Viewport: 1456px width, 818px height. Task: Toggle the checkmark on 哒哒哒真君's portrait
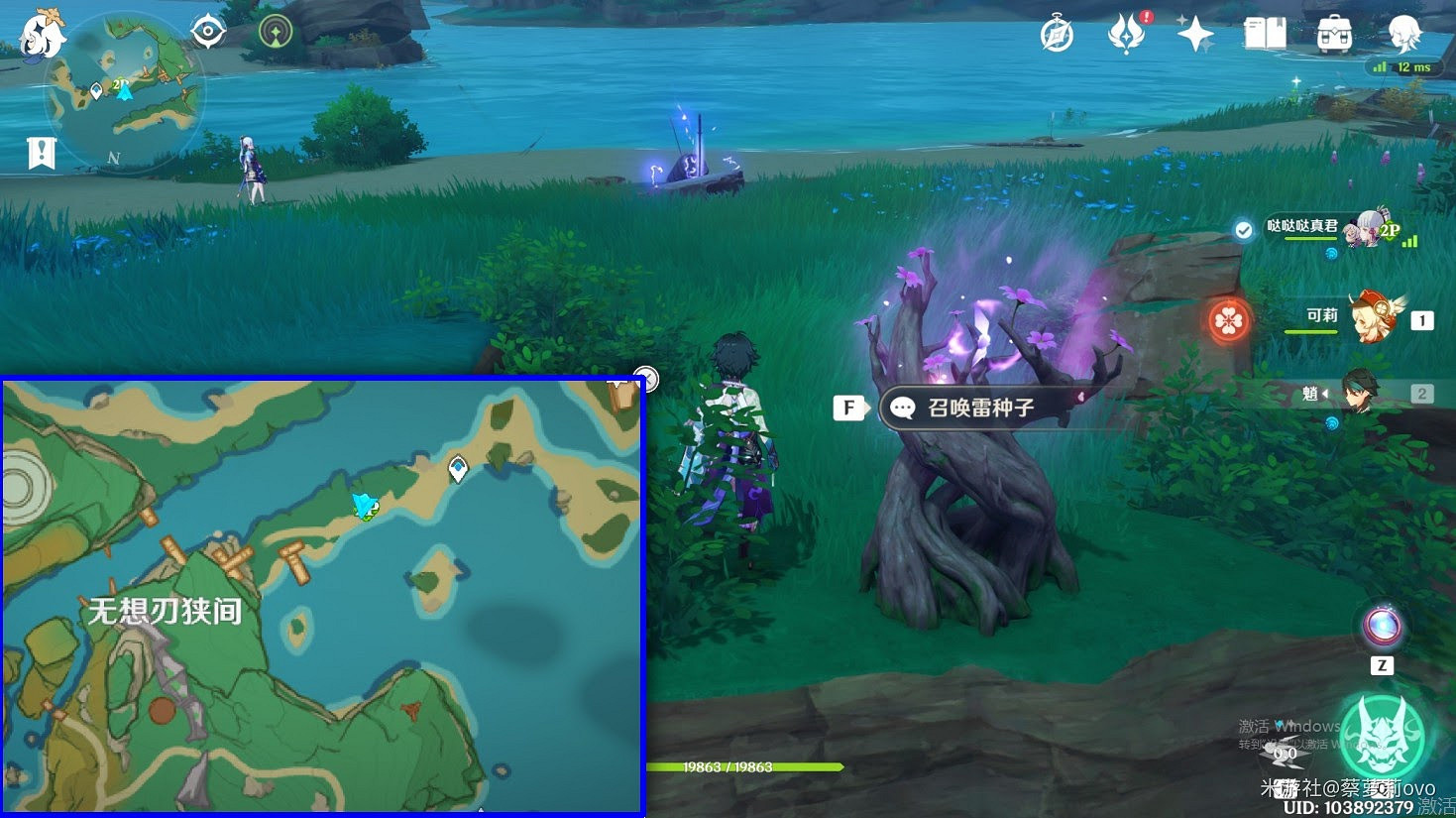(x=1244, y=230)
